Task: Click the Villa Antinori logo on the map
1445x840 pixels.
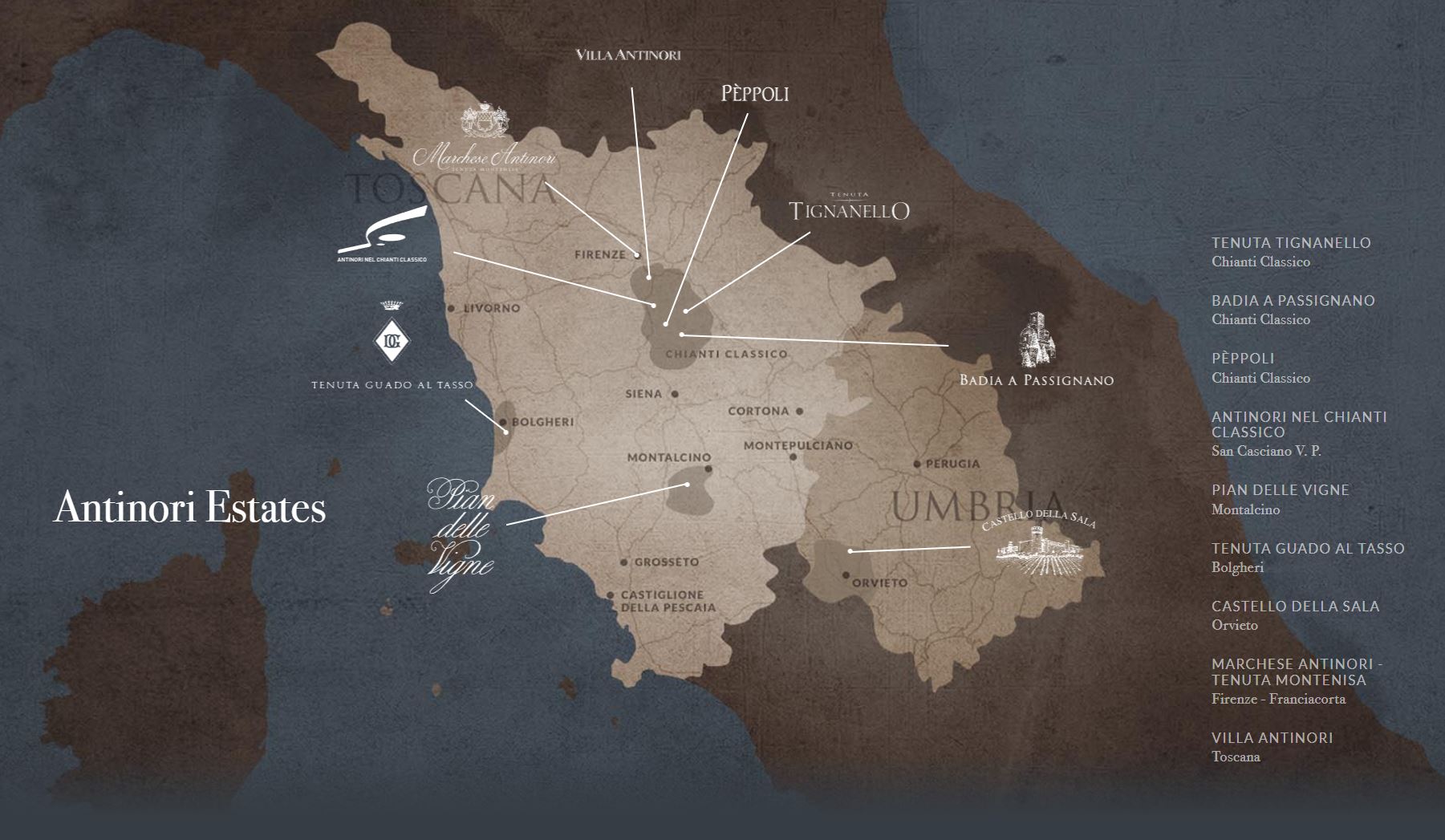Action: coord(628,55)
